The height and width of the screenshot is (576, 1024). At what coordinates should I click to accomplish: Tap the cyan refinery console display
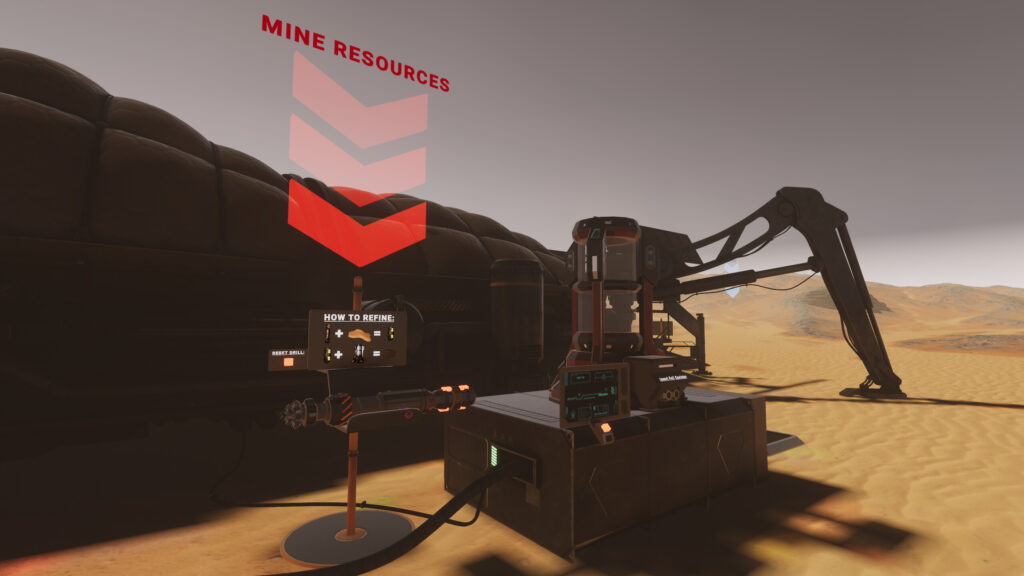click(x=594, y=393)
